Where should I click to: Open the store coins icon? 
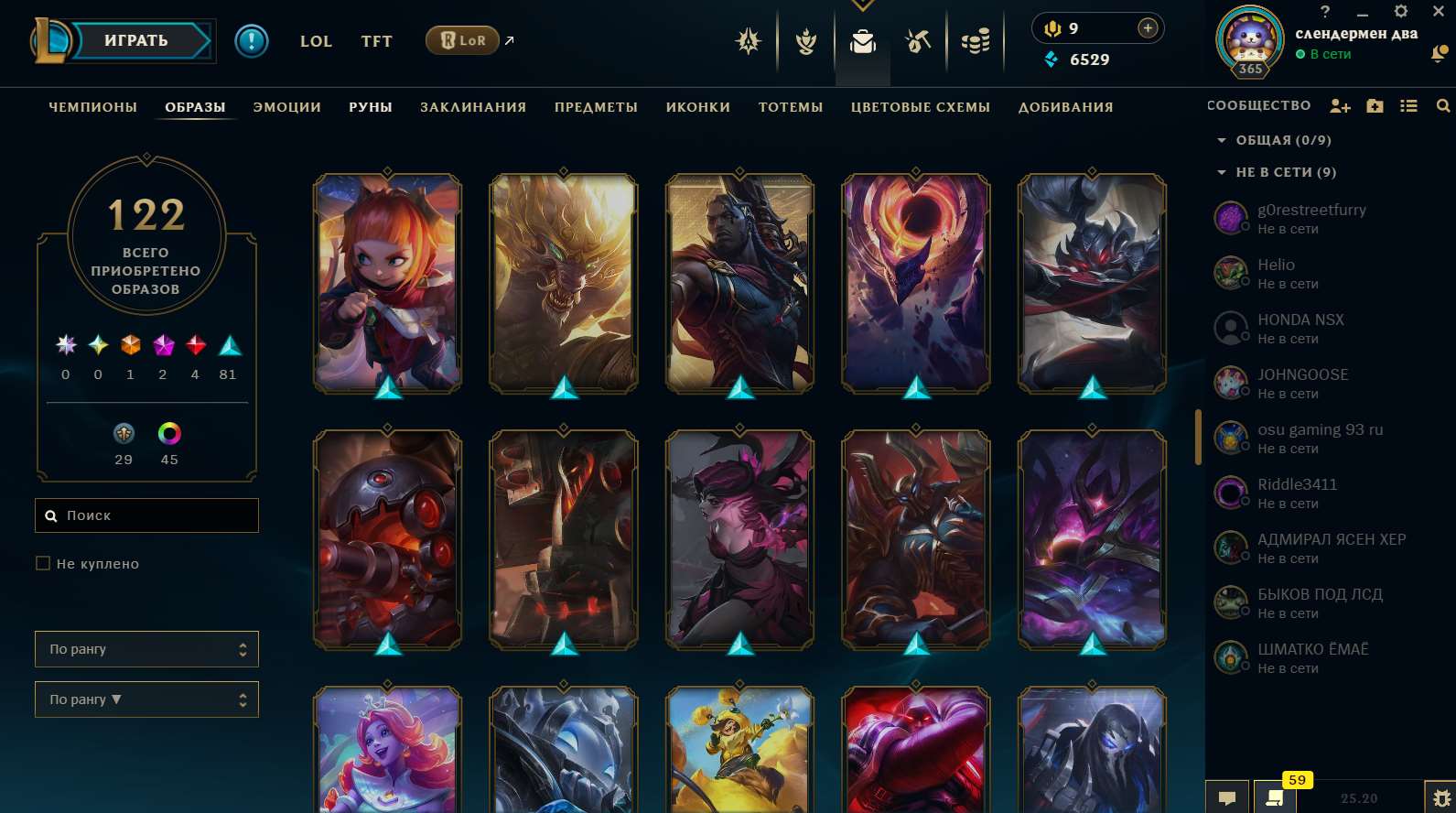pyautogui.click(x=975, y=40)
